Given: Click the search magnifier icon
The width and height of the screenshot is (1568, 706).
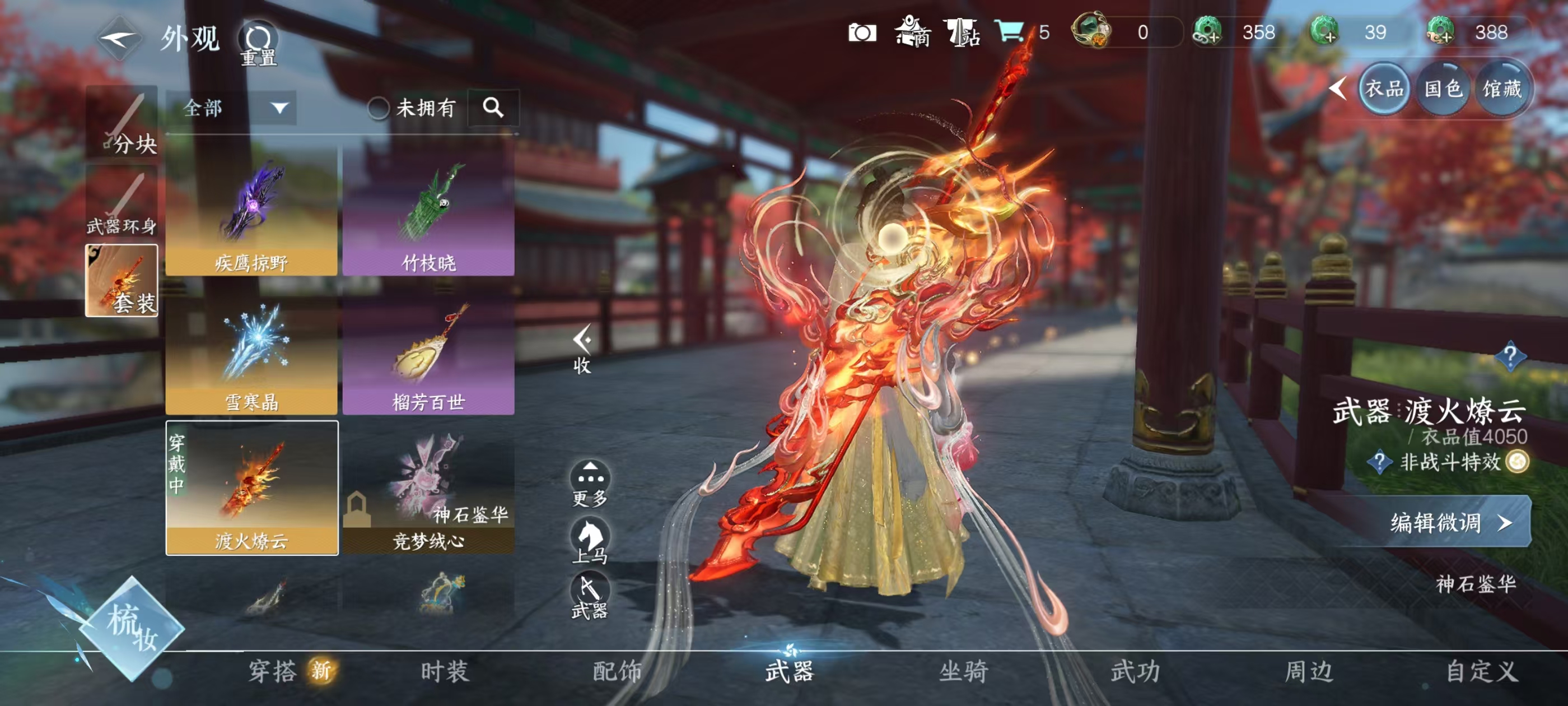Looking at the screenshot, I should (x=494, y=108).
